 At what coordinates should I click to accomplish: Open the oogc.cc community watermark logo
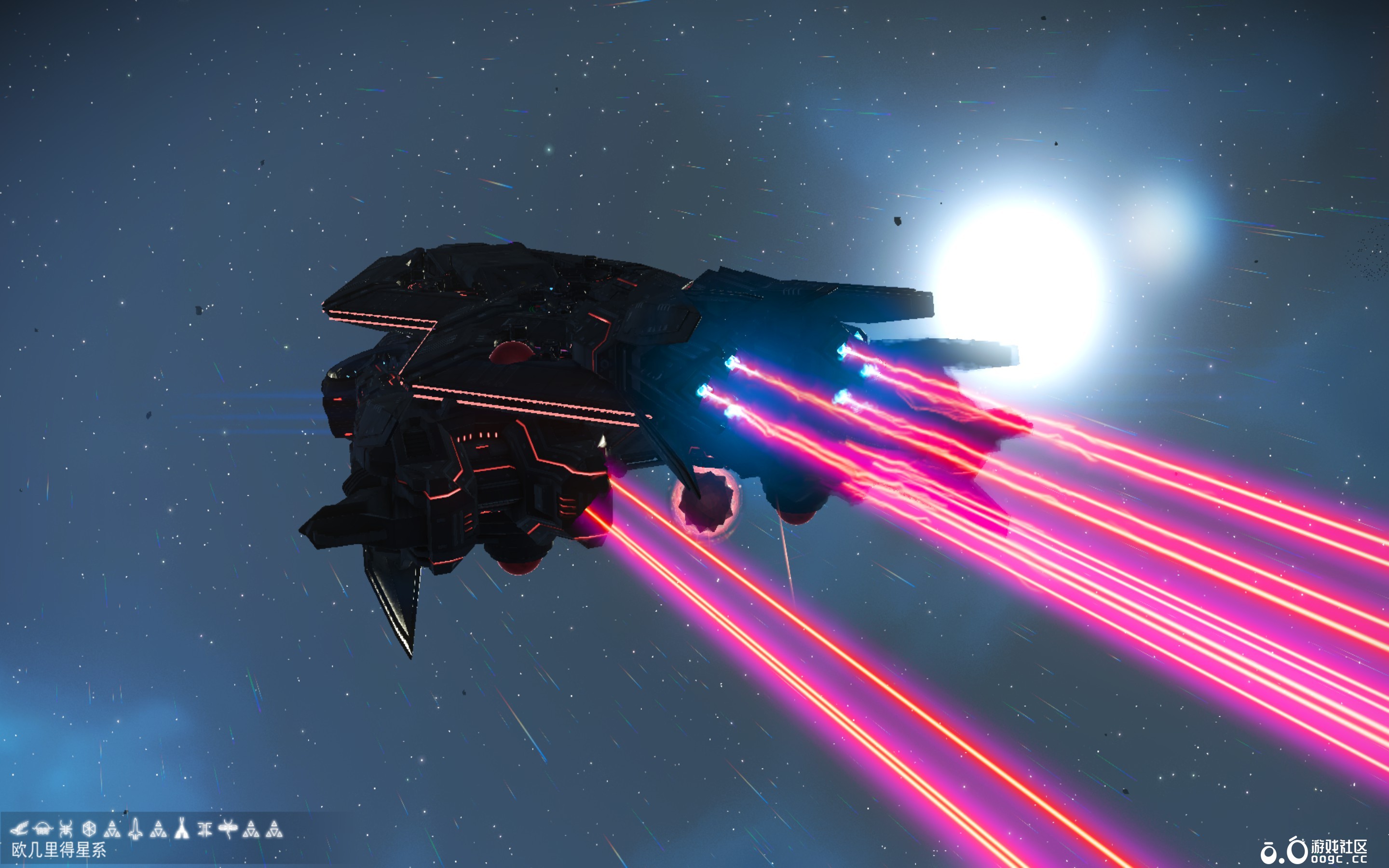coord(1313,850)
